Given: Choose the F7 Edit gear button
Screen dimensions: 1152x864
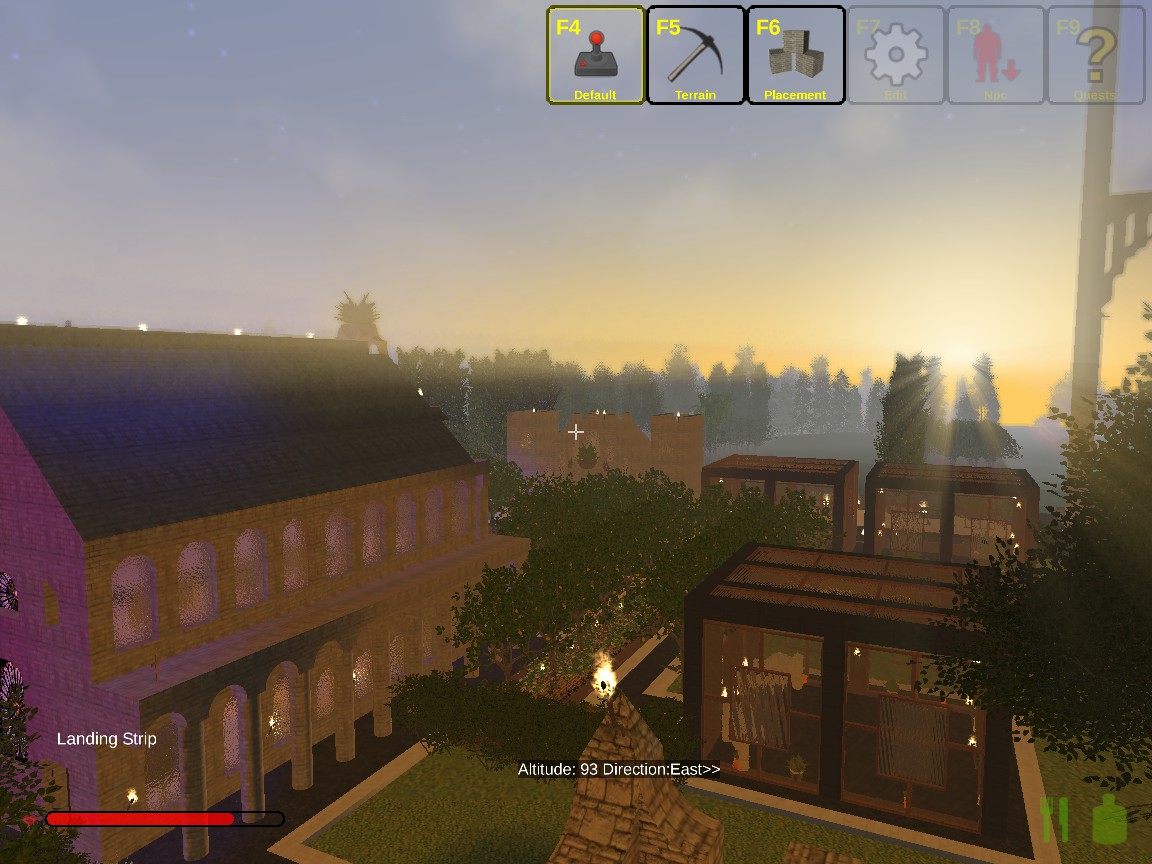Looking at the screenshot, I should click(x=896, y=55).
